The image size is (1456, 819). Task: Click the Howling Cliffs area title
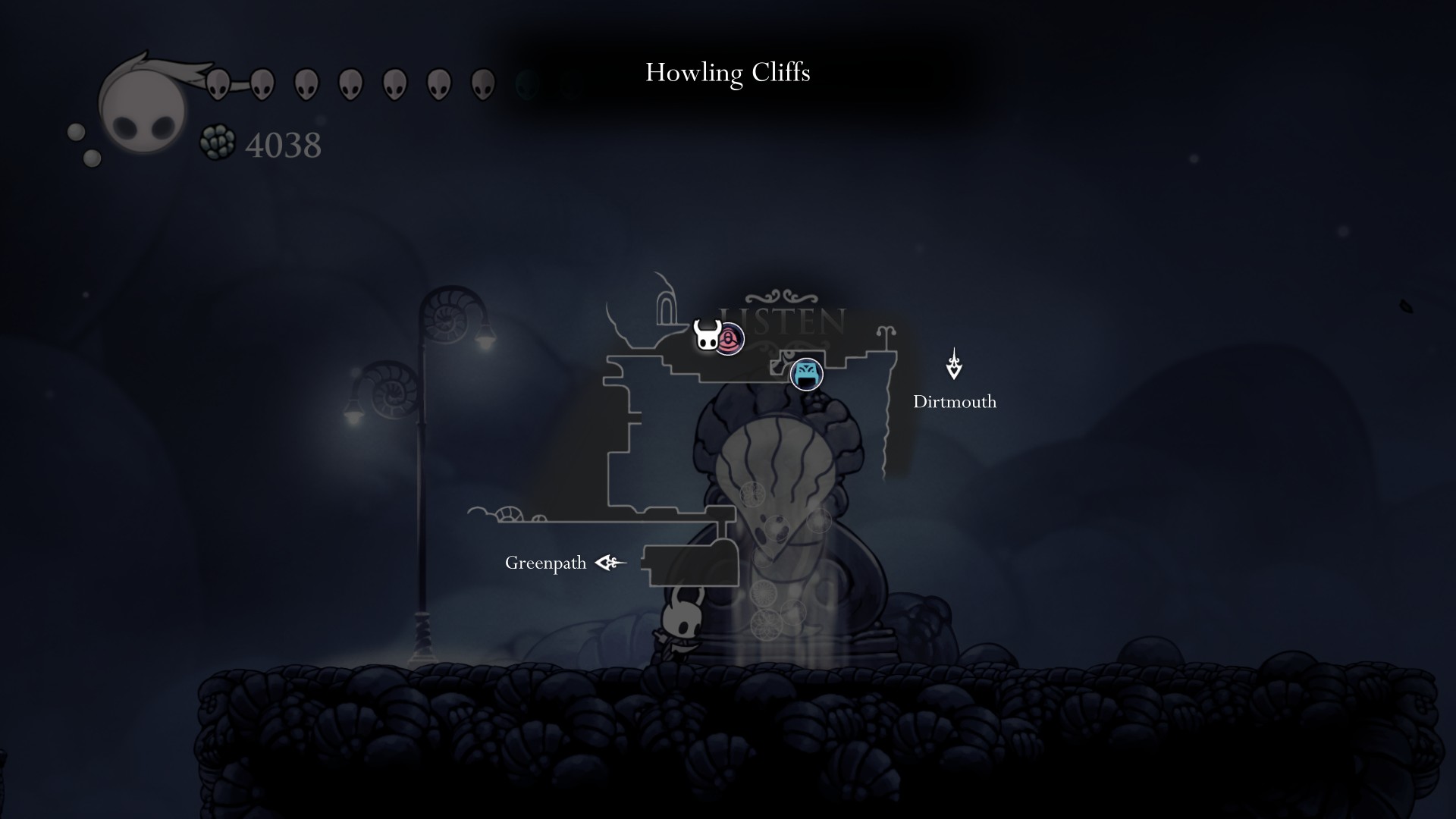click(x=728, y=74)
